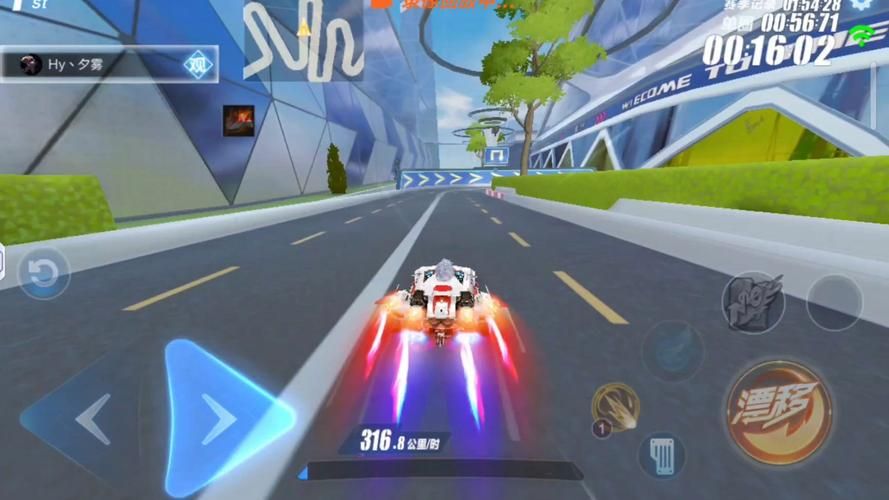The image size is (889, 500).
Task: Tap the car reset button
Action: click(43, 274)
